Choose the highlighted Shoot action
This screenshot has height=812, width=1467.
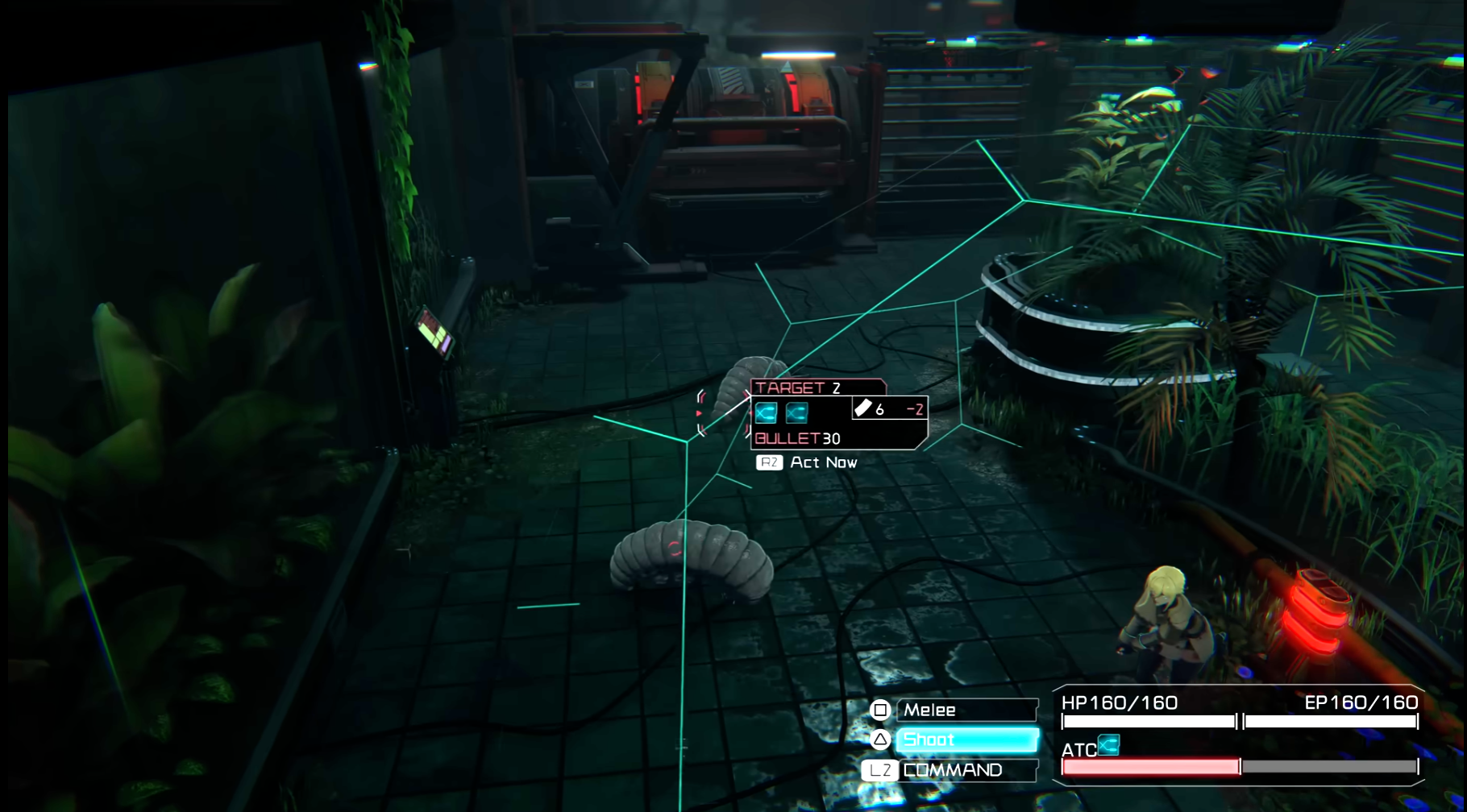point(966,739)
